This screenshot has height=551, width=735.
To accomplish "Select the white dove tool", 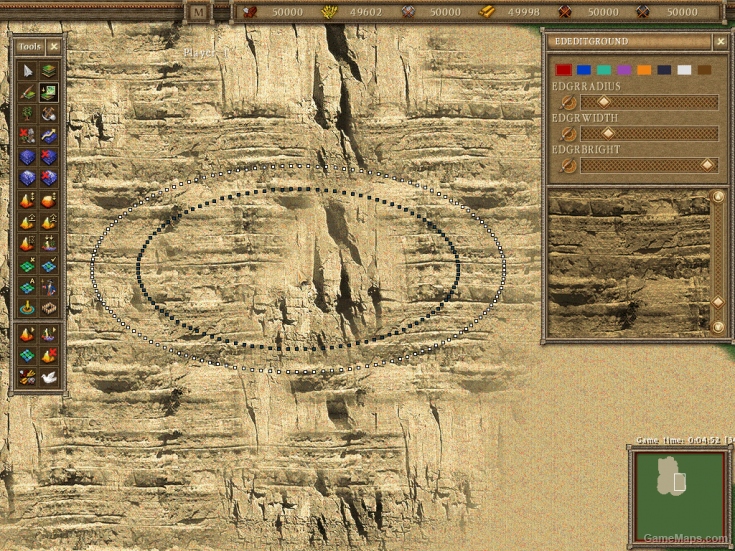I will tap(48, 377).
